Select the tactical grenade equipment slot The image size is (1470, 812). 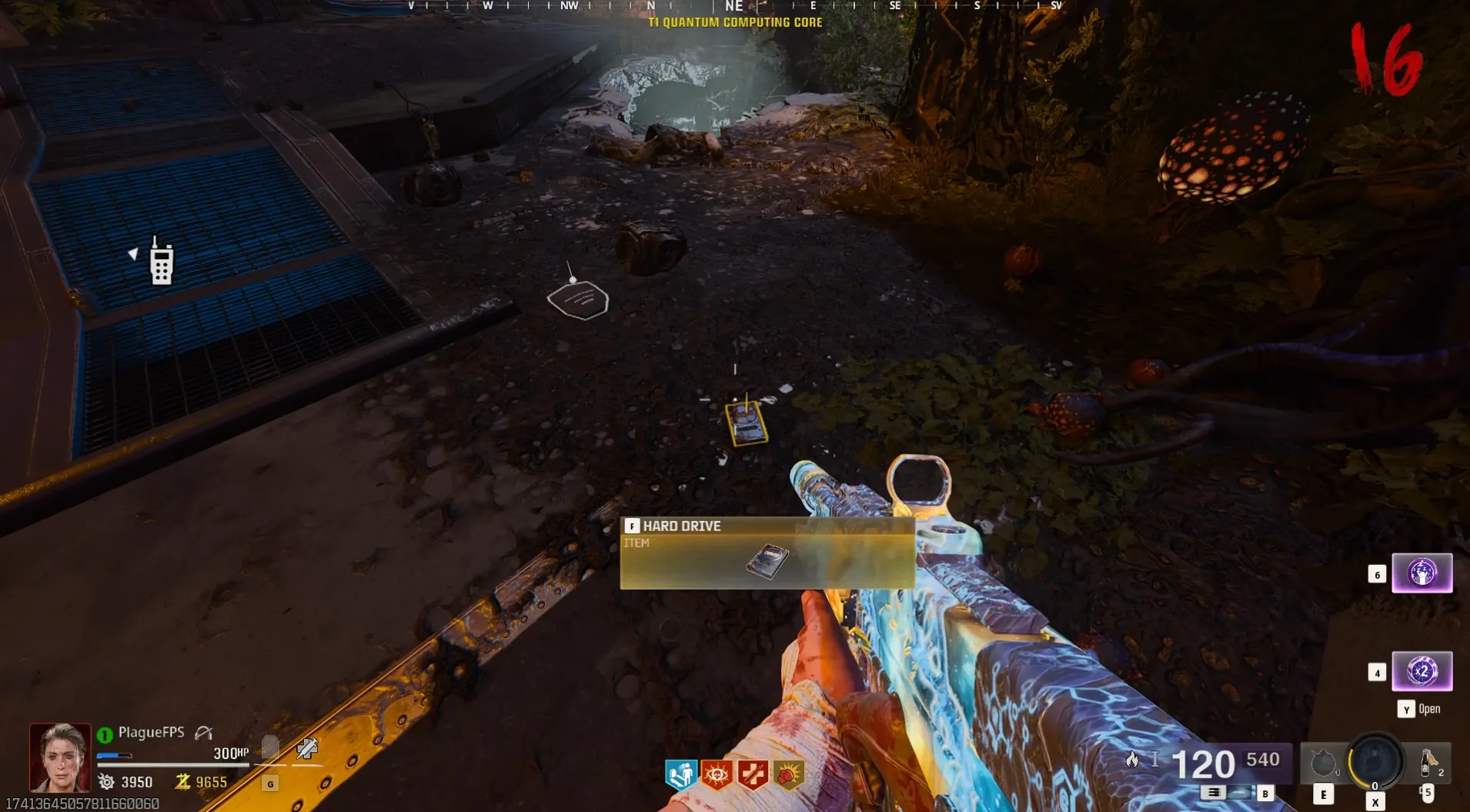(x=1323, y=764)
